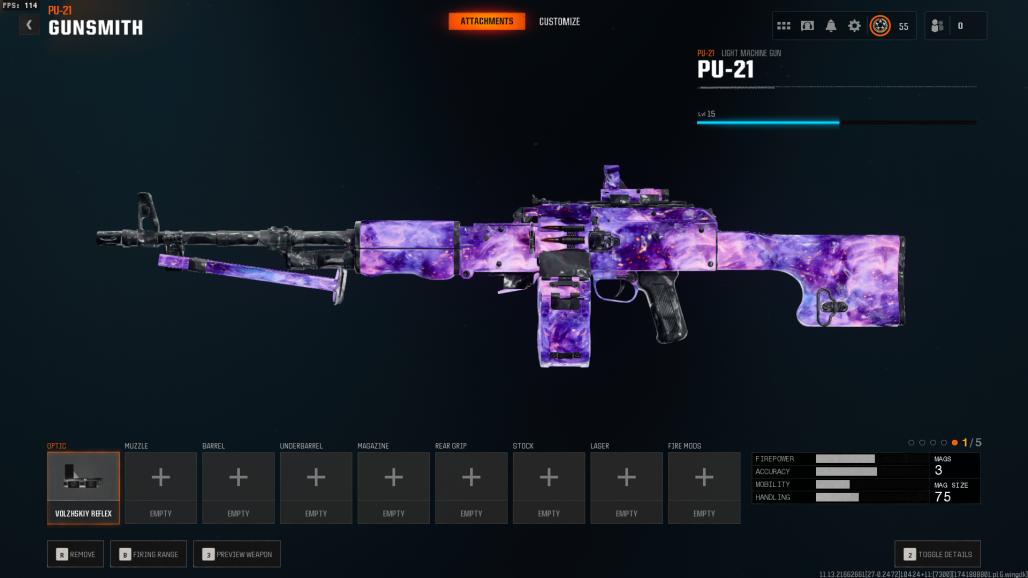Open the Fire Mods slot
1028x578 pixels.
pos(704,487)
